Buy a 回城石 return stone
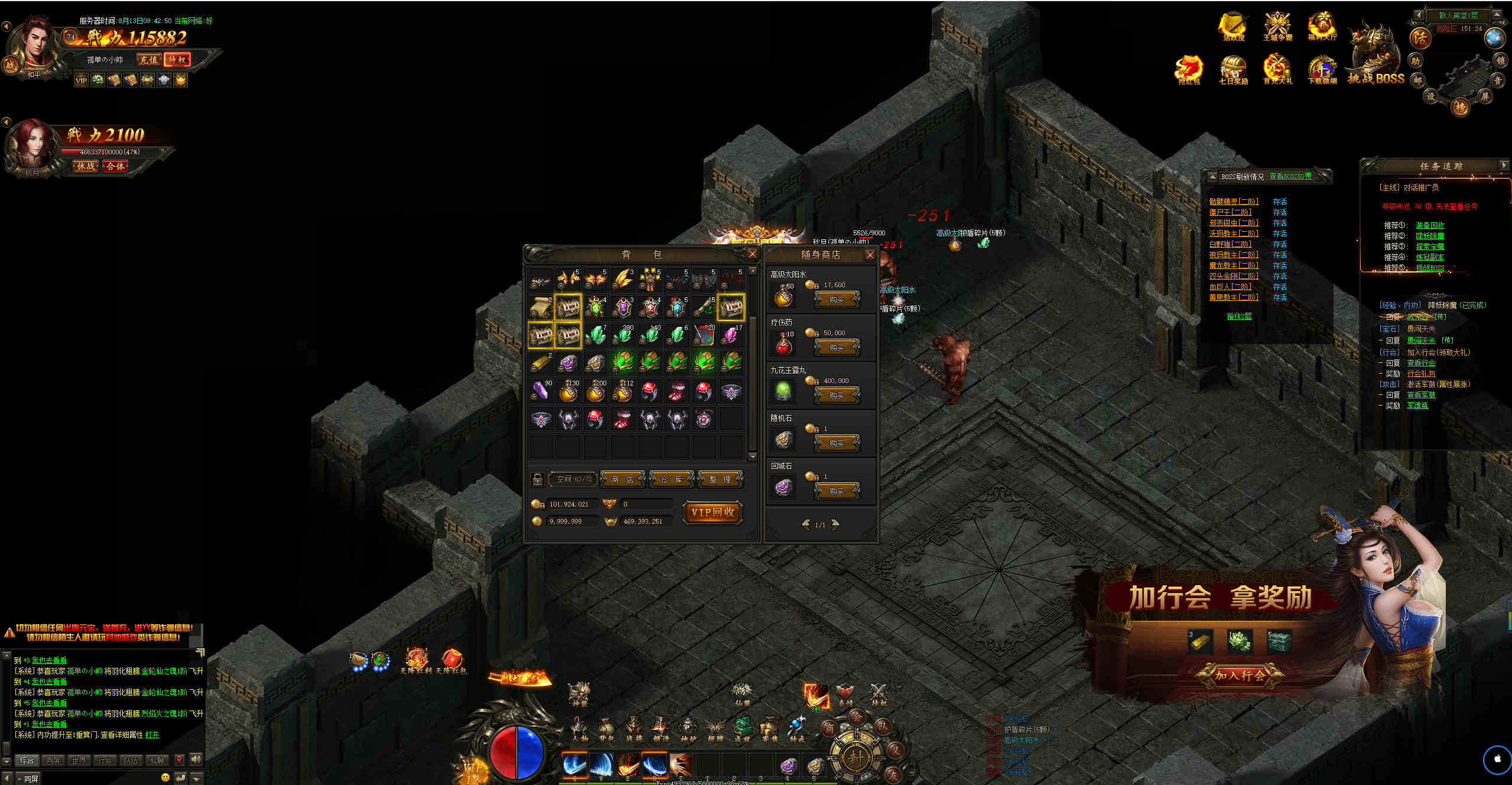The width and height of the screenshot is (1512, 785). [x=837, y=491]
